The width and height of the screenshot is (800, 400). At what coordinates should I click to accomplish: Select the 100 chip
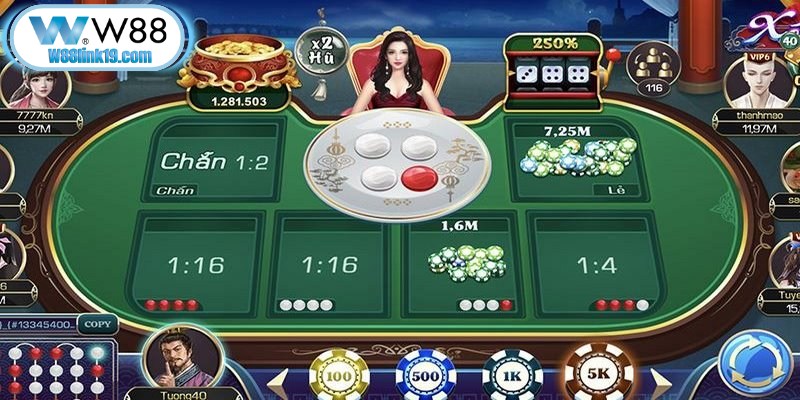(x=337, y=376)
